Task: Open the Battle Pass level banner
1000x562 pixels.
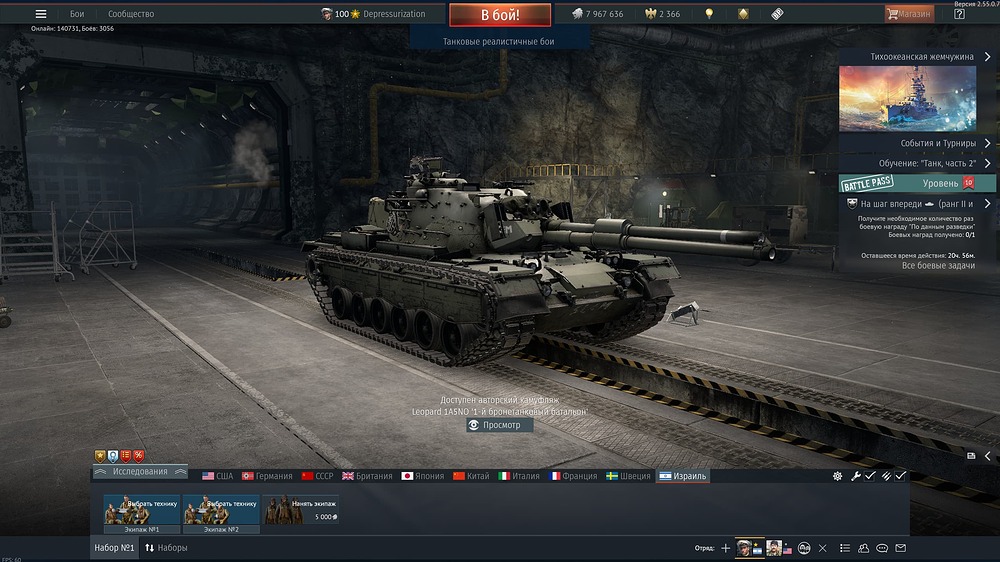Action: (x=915, y=183)
